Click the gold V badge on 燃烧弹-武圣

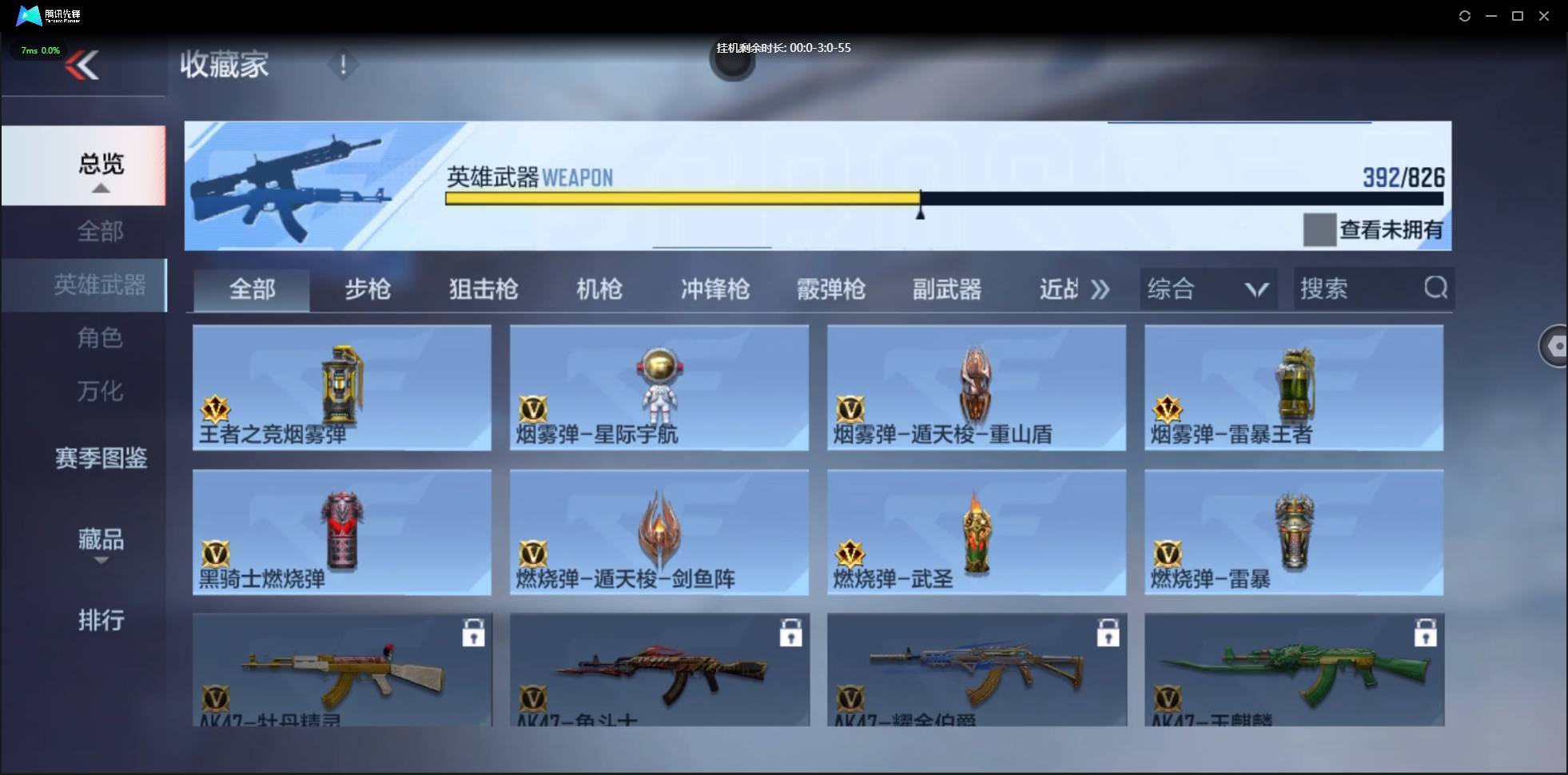point(852,552)
